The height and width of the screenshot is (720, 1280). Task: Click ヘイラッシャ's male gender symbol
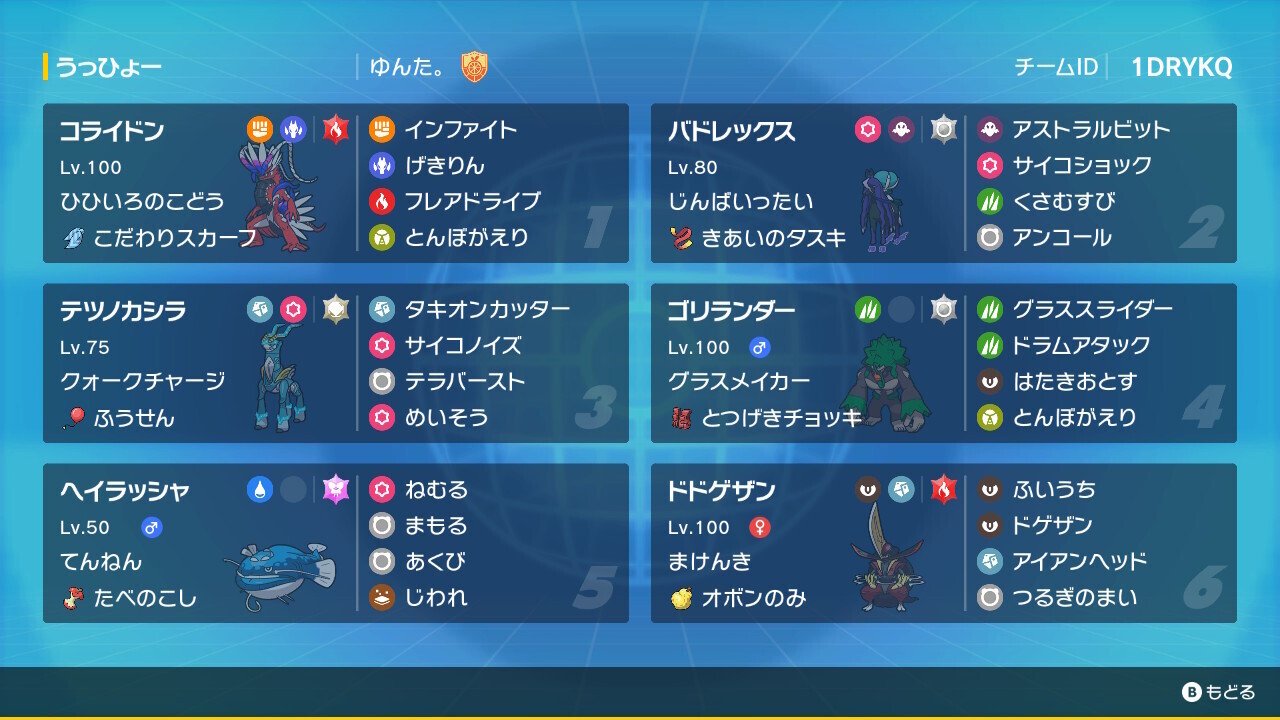(152, 526)
